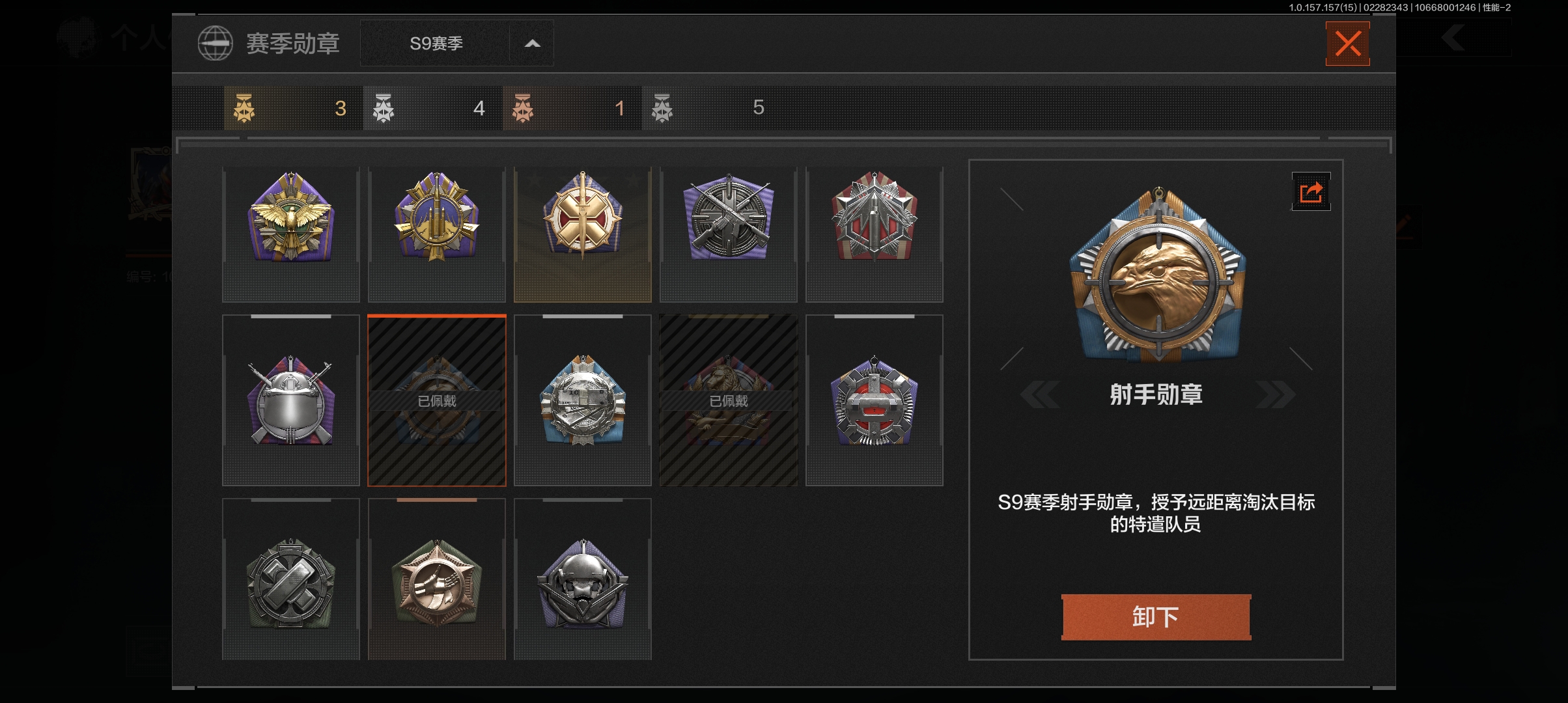The width and height of the screenshot is (1568, 703).
Task: Click the 卸下 unequip button
Action: (x=1156, y=616)
